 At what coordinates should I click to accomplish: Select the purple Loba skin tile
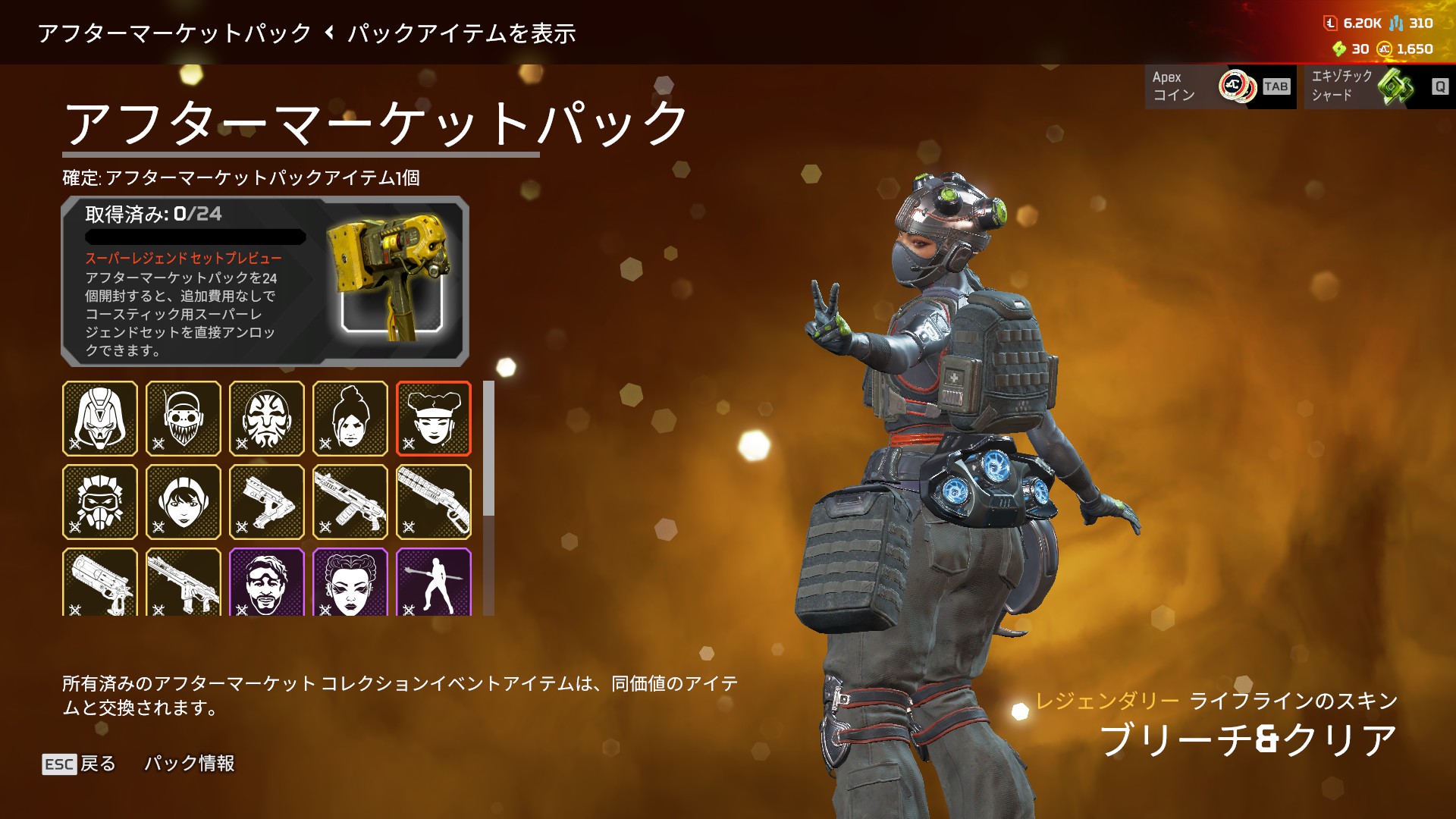pos(350,582)
